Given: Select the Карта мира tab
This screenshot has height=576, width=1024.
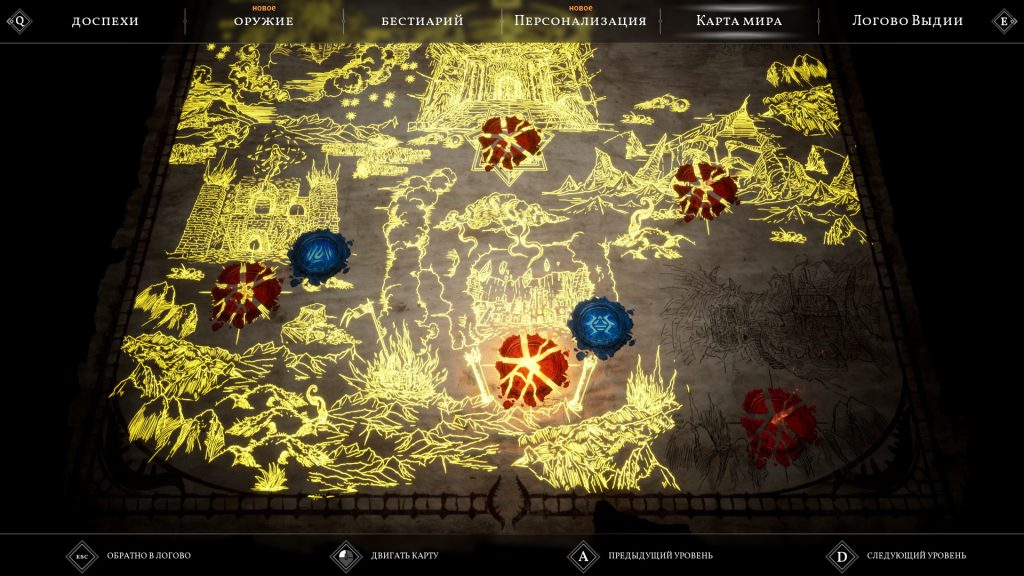Looking at the screenshot, I should pyautogui.click(x=739, y=21).
